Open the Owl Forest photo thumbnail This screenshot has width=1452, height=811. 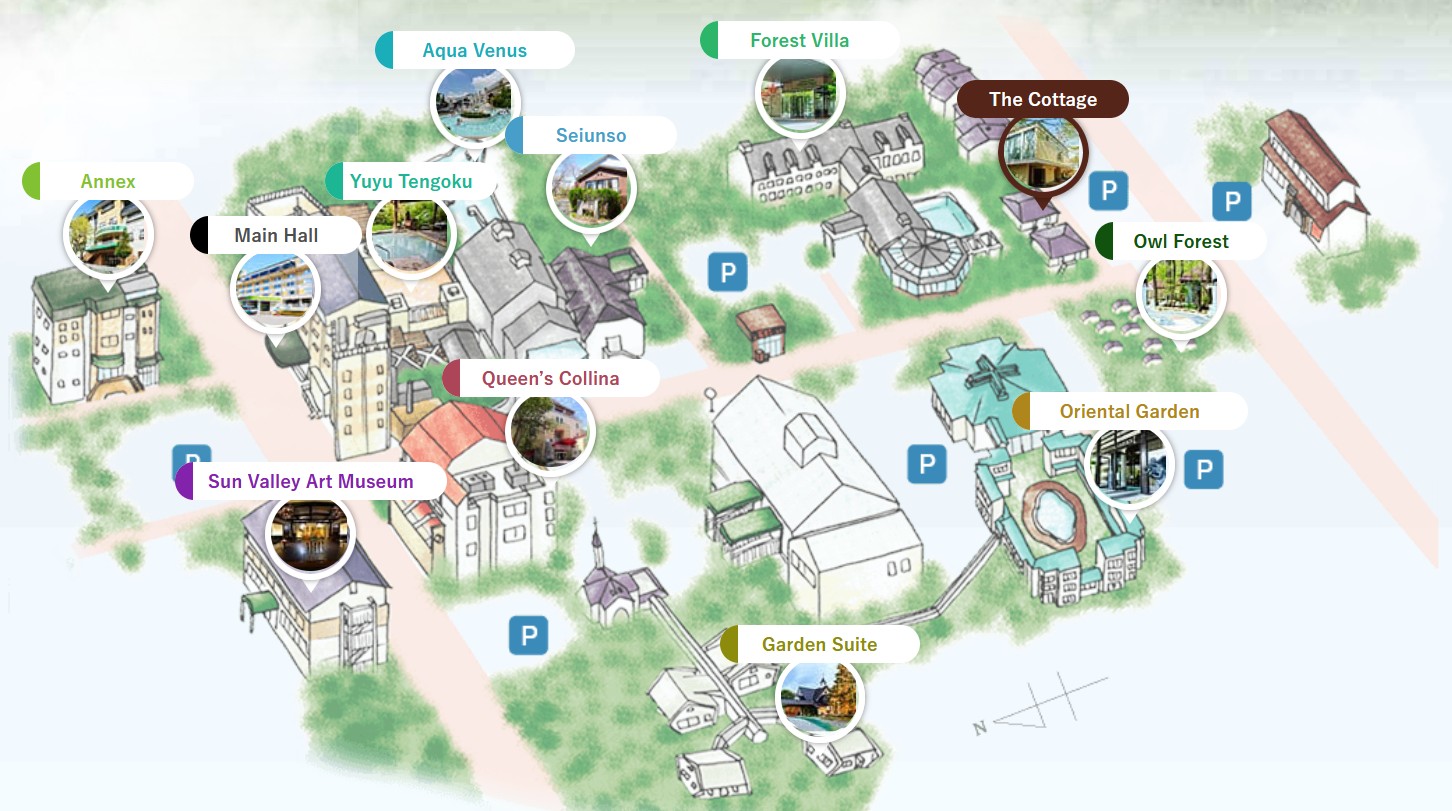[x=1181, y=295]
